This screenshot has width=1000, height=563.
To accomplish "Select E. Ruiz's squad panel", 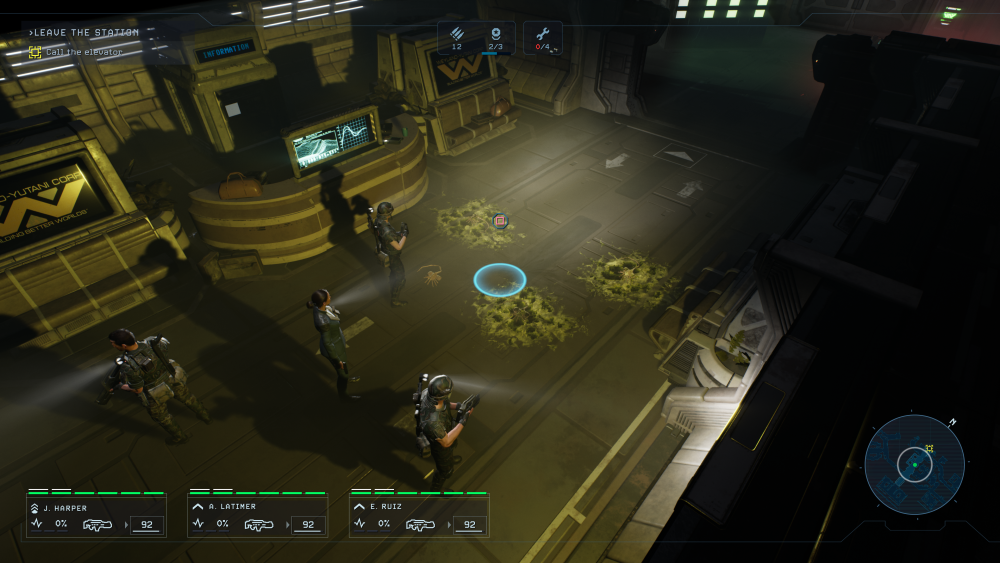I will pos(419,515).
